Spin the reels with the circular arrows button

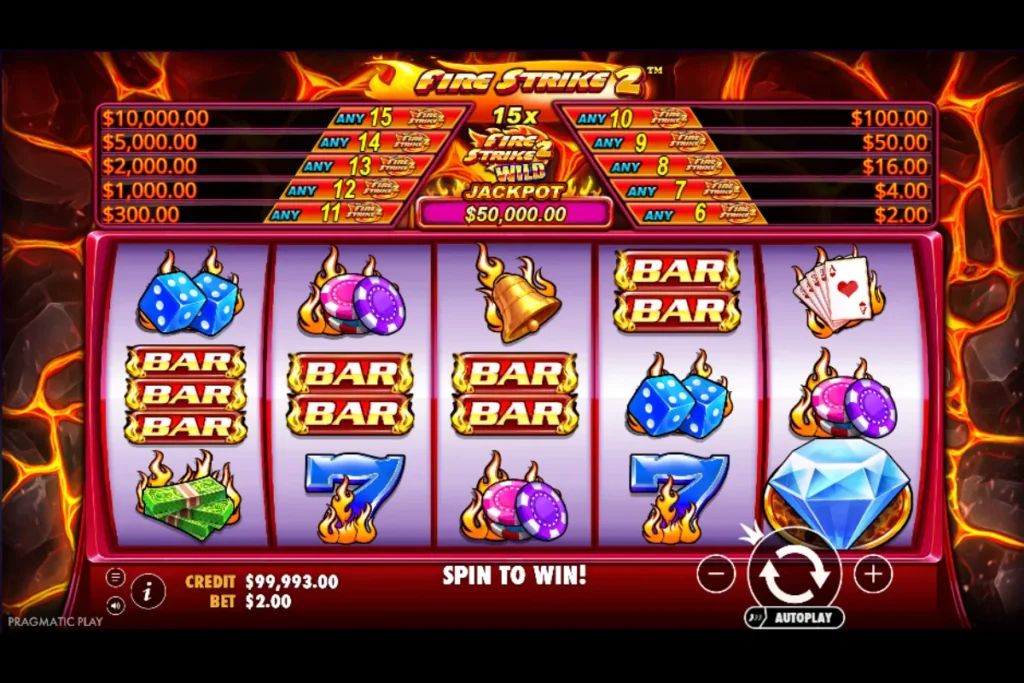[x=794, y=573]
